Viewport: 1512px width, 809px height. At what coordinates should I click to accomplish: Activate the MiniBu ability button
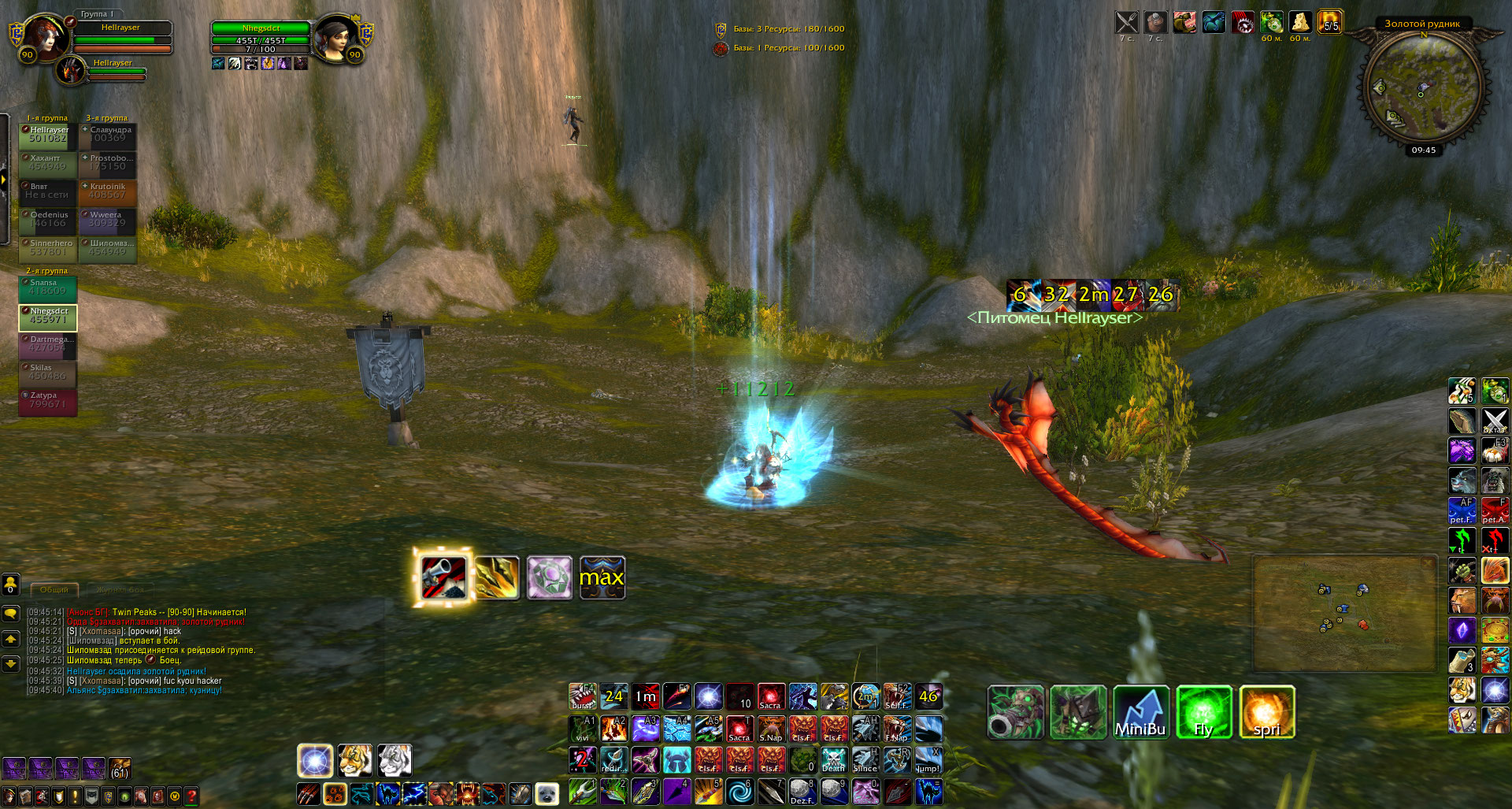point(1140,711)
